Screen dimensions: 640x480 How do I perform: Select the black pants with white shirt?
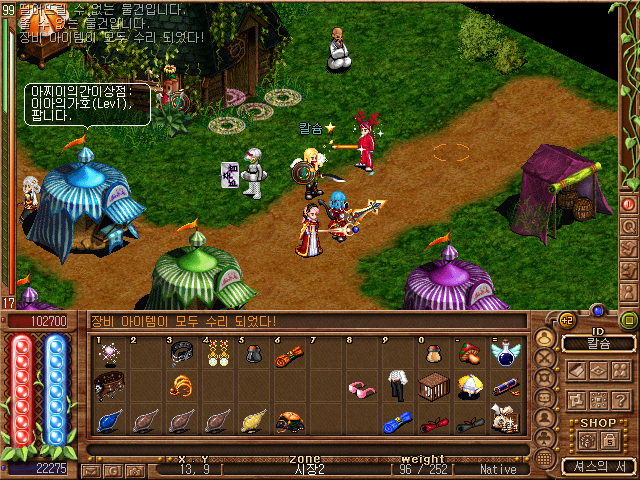(398, 385)
